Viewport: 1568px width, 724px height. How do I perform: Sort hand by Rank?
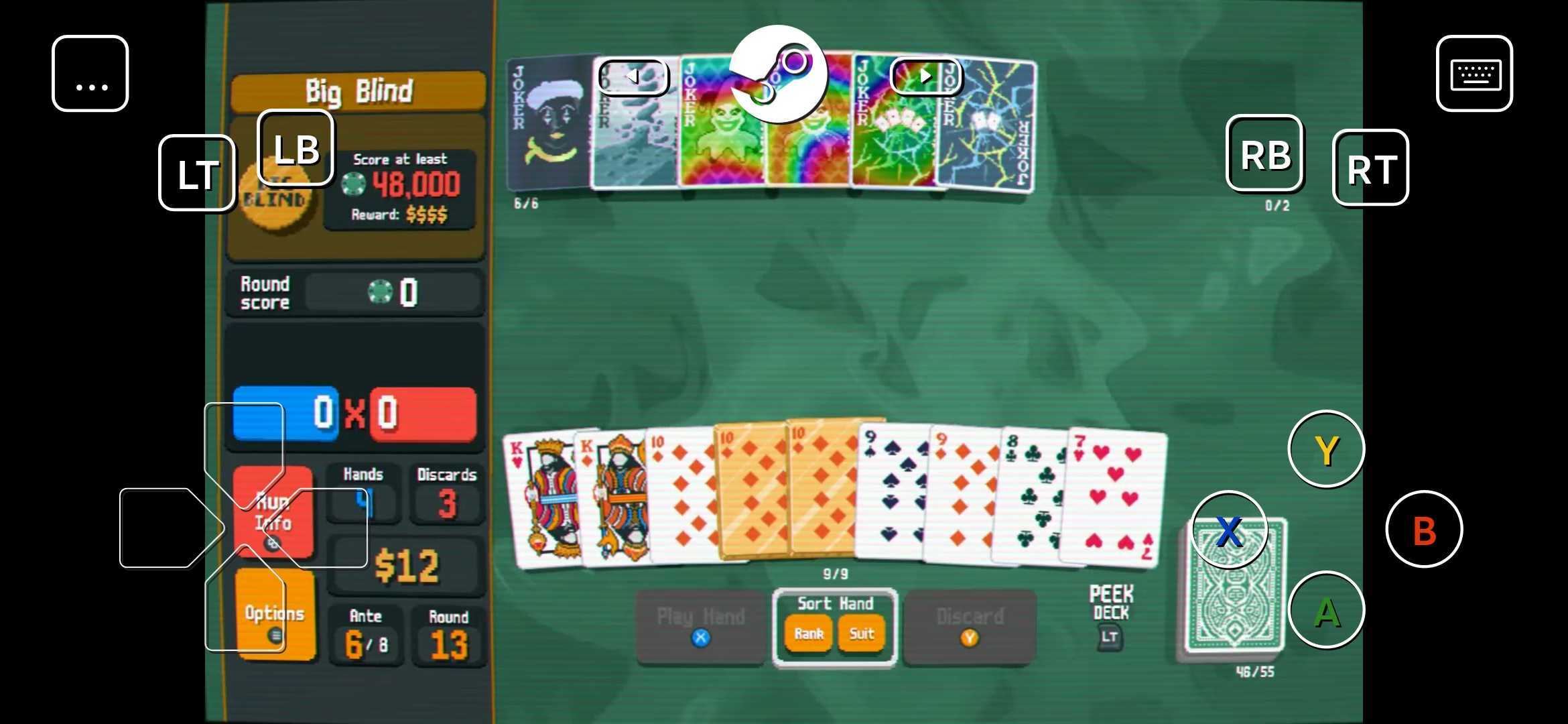pos(808,633)
